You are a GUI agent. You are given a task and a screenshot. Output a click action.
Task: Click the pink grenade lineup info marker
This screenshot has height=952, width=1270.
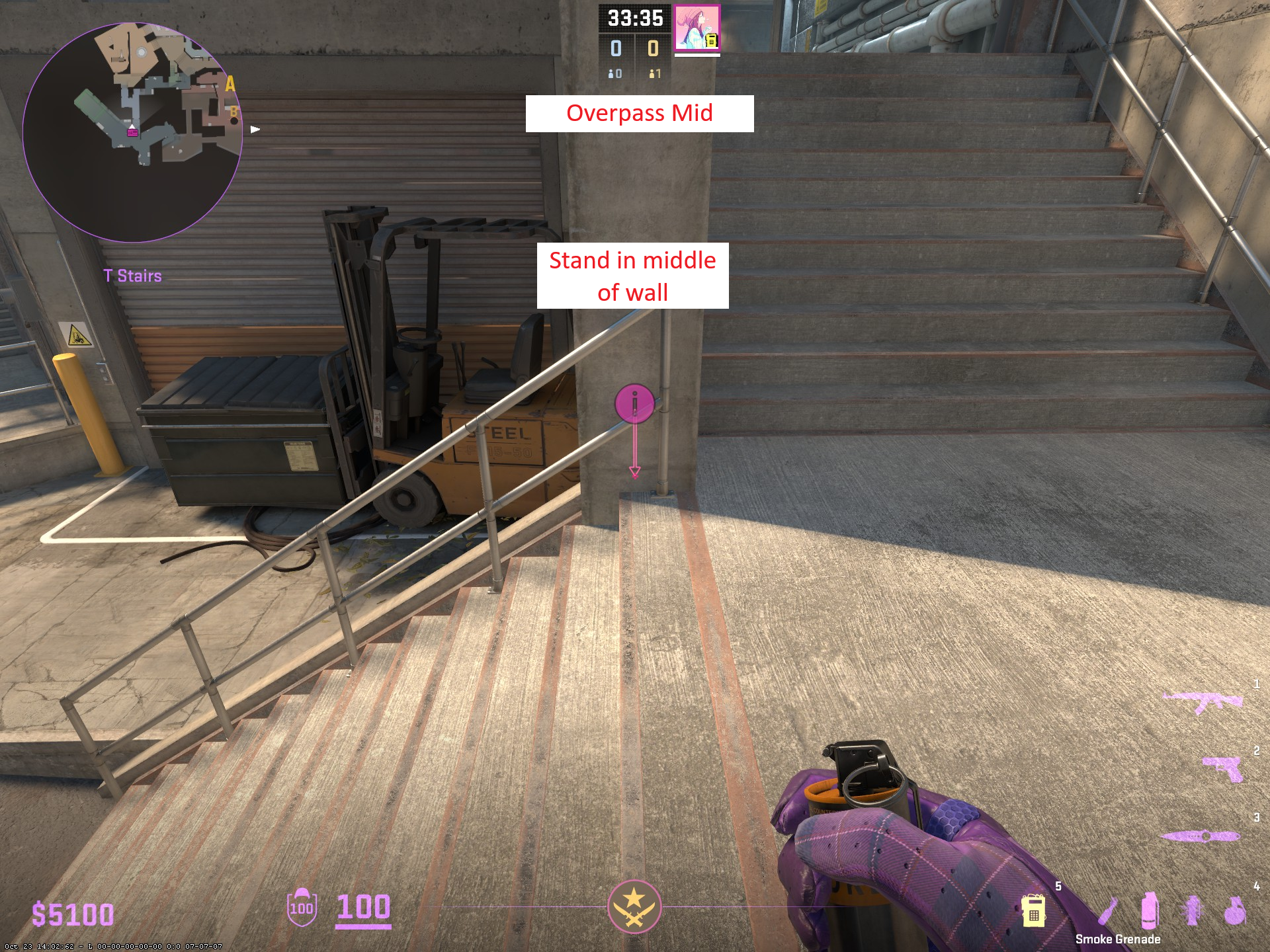[634, 403]
